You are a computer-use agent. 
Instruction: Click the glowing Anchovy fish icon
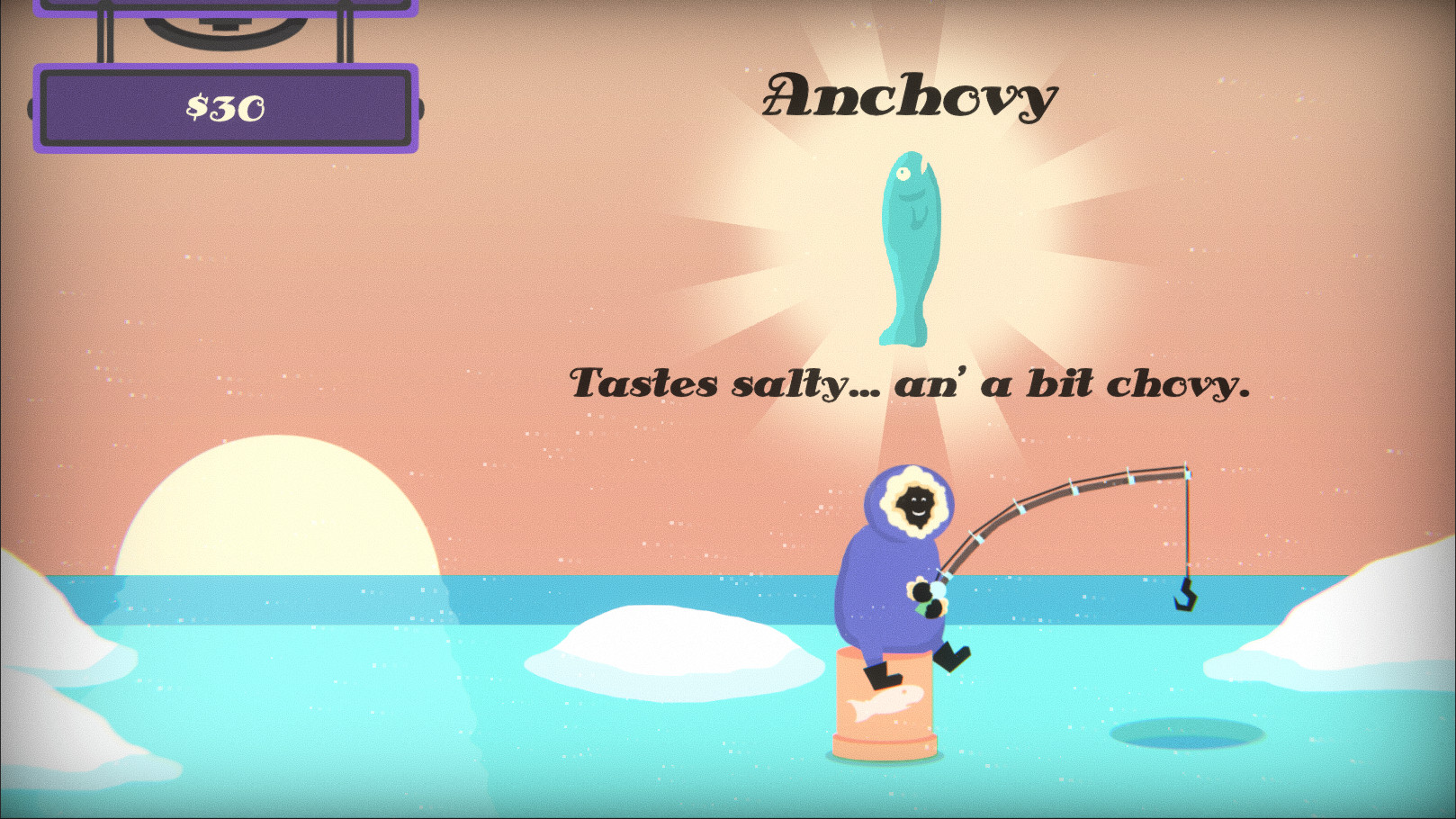(x=909, y=247)
